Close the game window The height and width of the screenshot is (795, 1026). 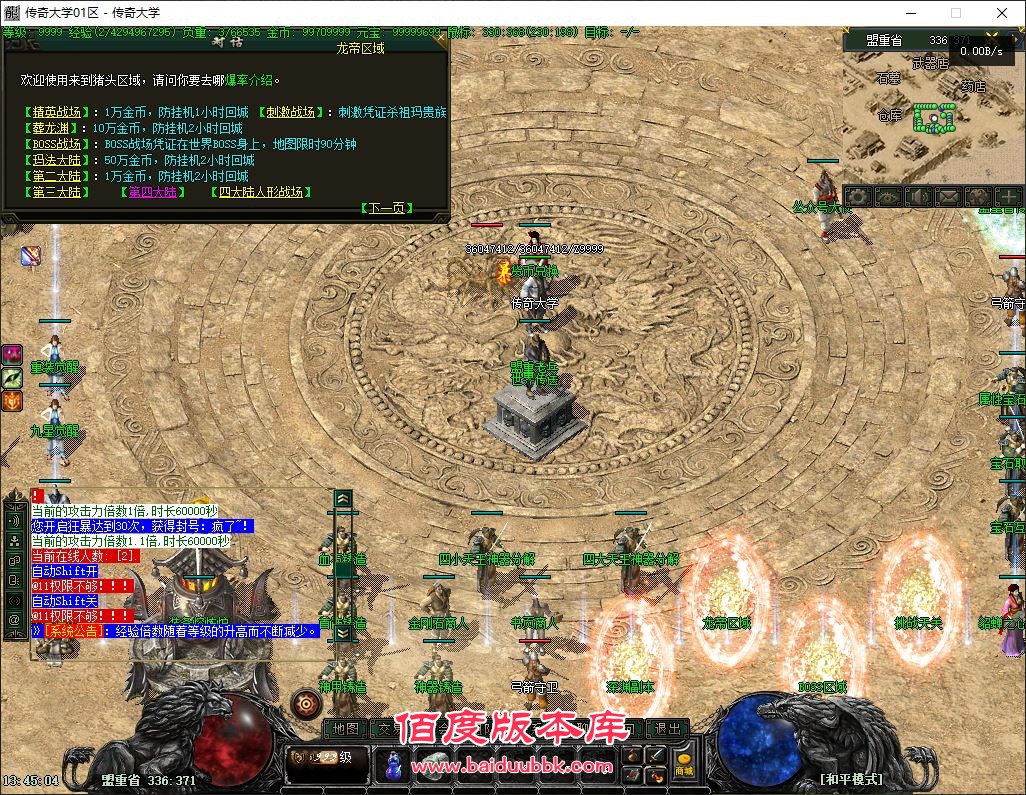1002,13
